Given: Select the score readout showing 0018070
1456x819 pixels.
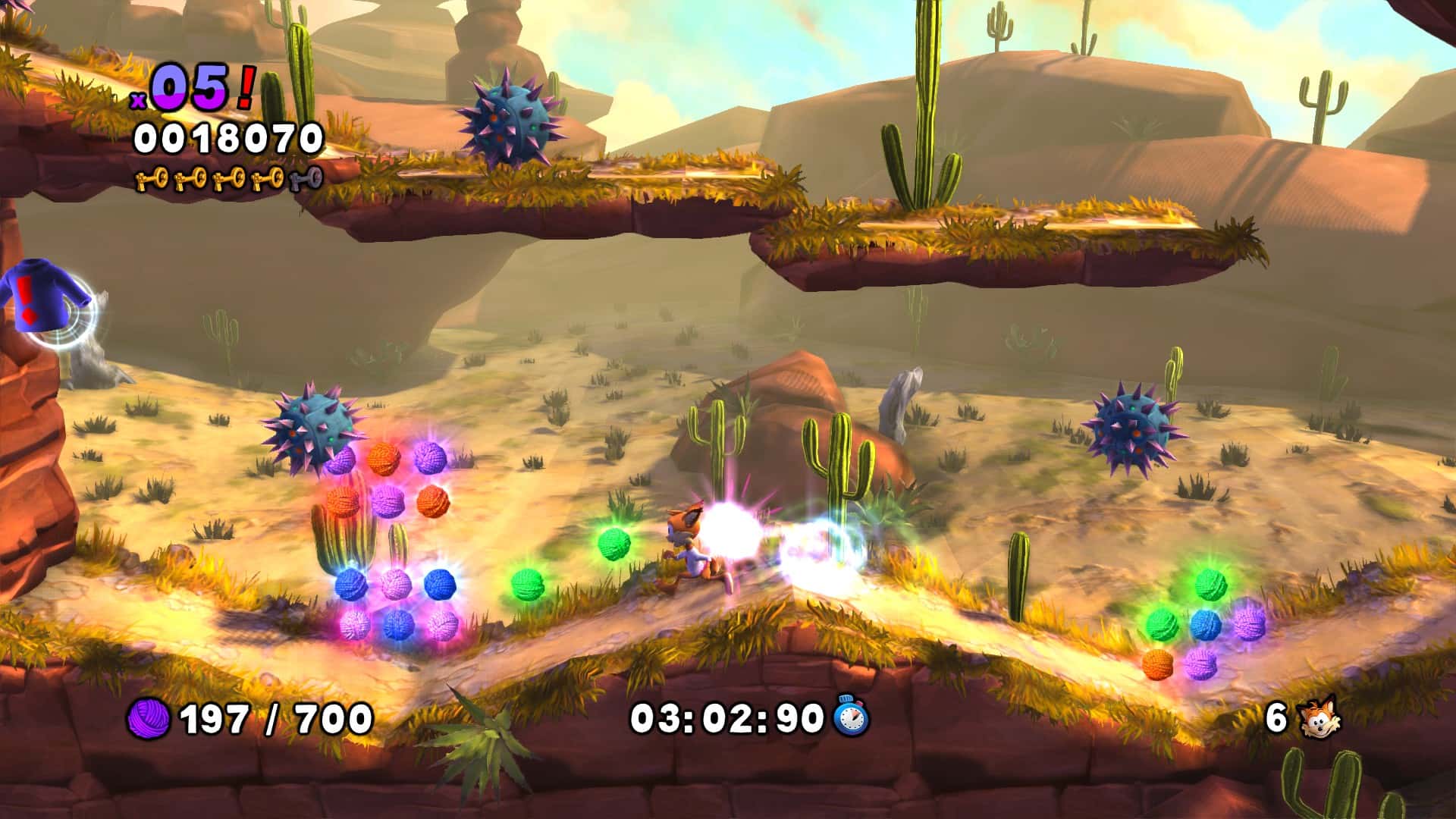Looking at the screenshot, I should (x=227, y=139).
